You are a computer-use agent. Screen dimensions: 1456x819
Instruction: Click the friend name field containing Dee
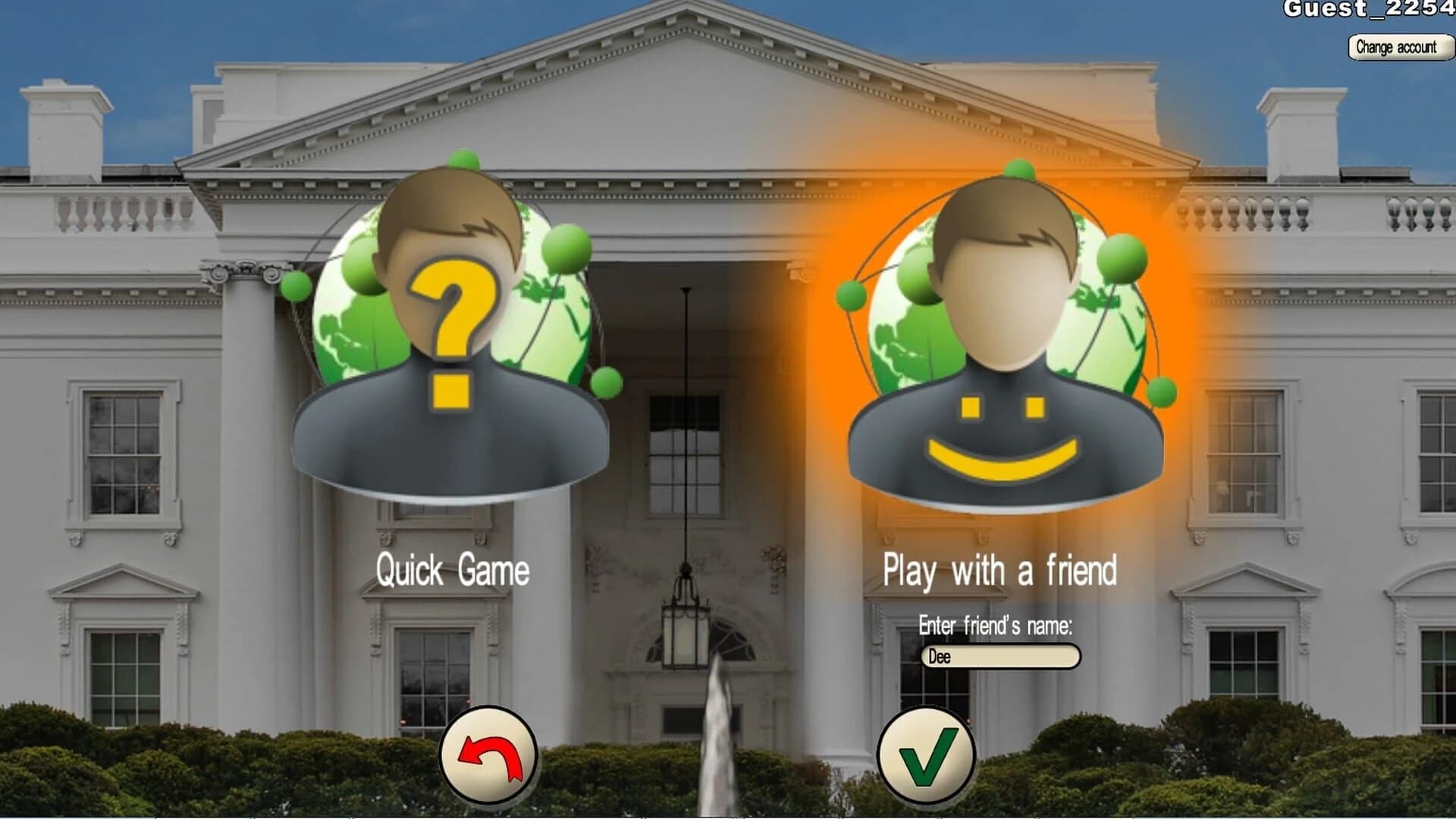[999, 657]
